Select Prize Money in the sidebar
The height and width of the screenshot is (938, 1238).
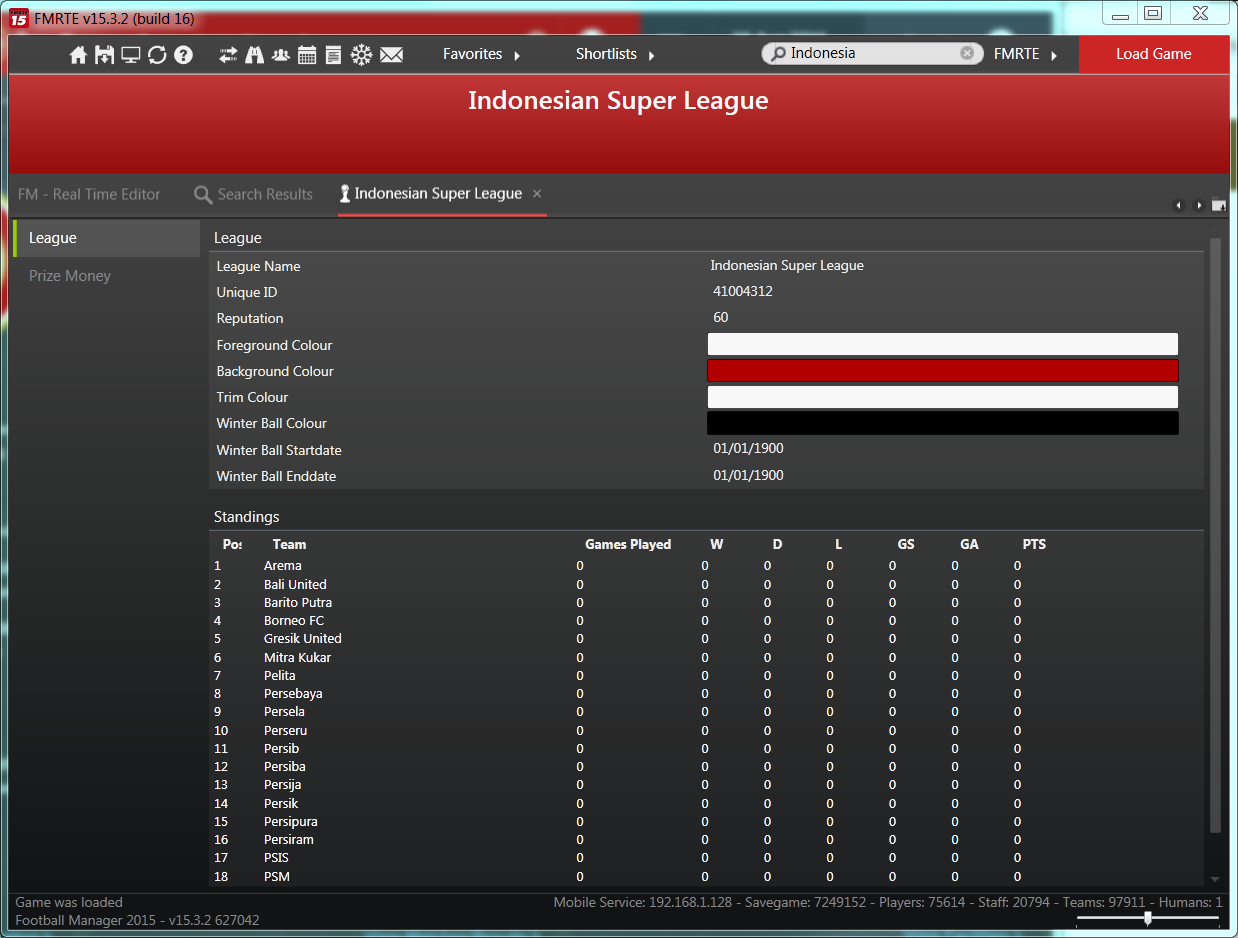coord(70,276)
